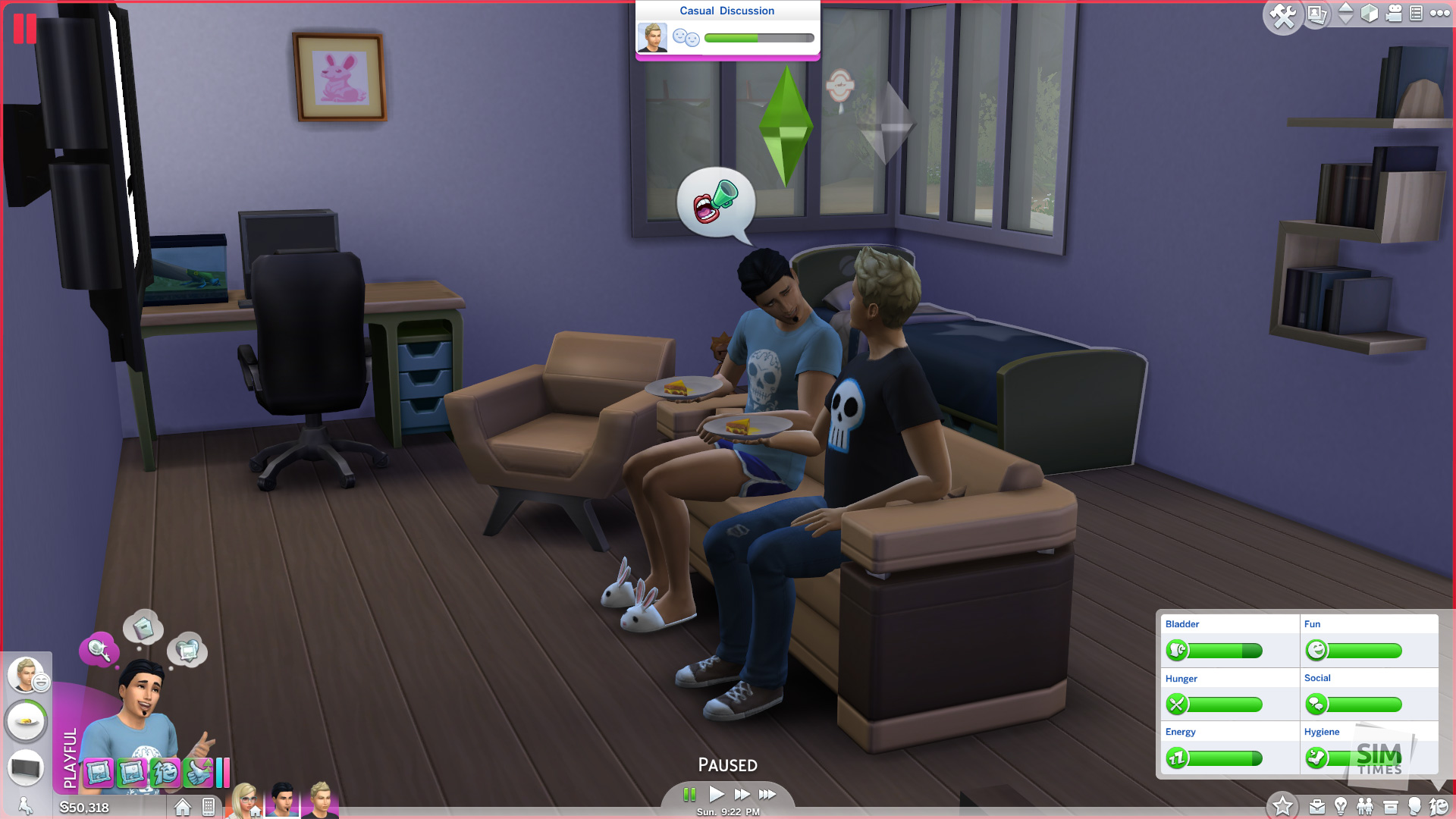
Task: Toggle wall view with the cube icon
Action: pos(1369,14)
